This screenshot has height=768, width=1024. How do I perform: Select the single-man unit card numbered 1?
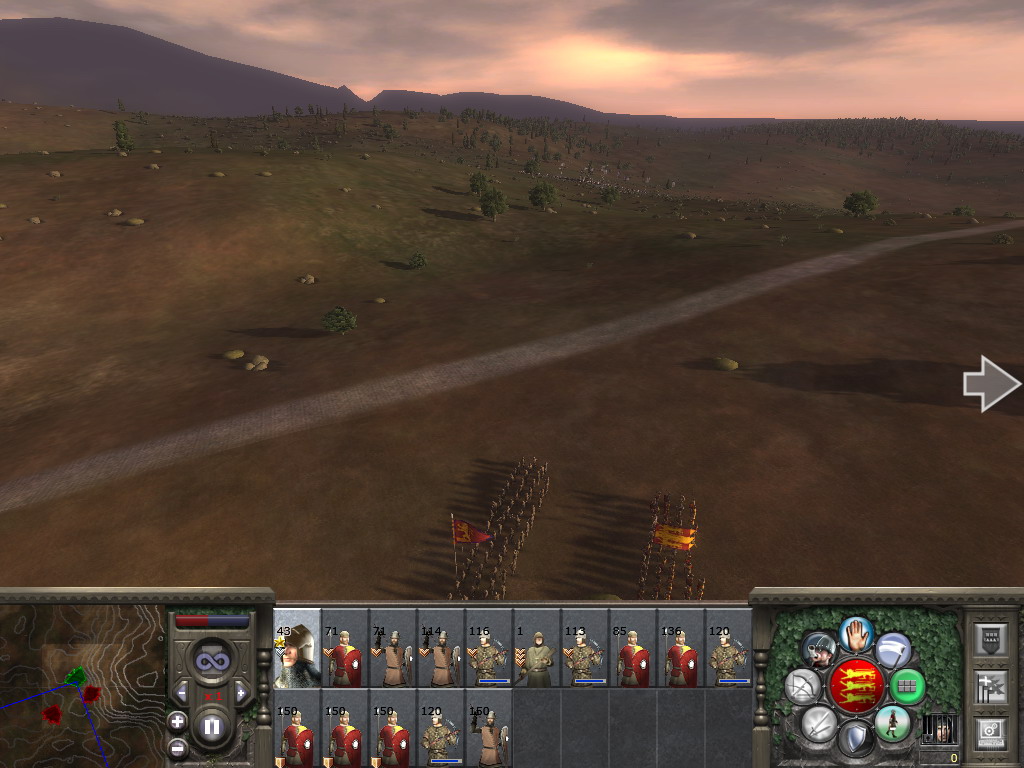537,648
